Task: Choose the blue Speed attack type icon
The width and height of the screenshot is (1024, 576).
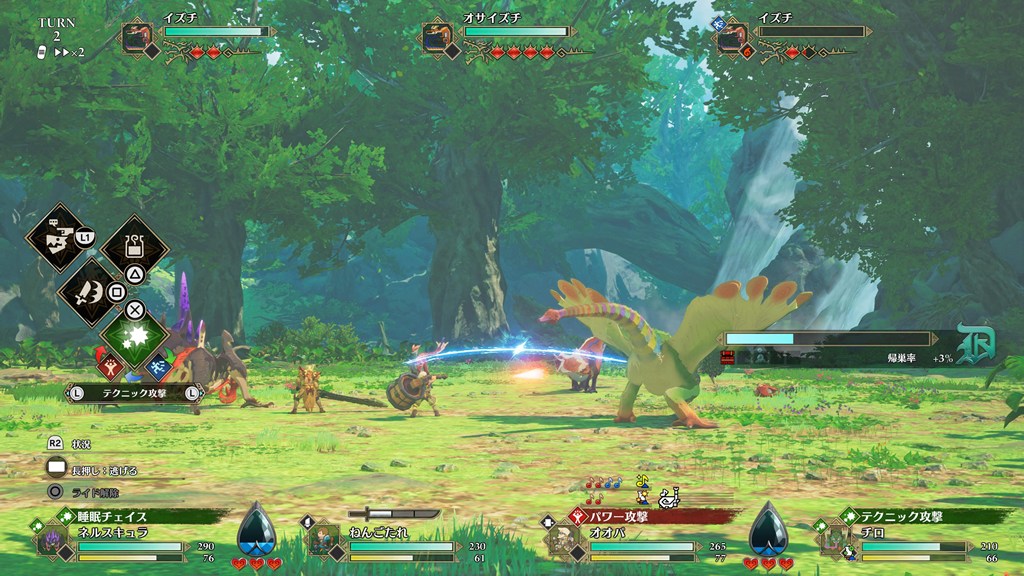Action: [158, 366]
